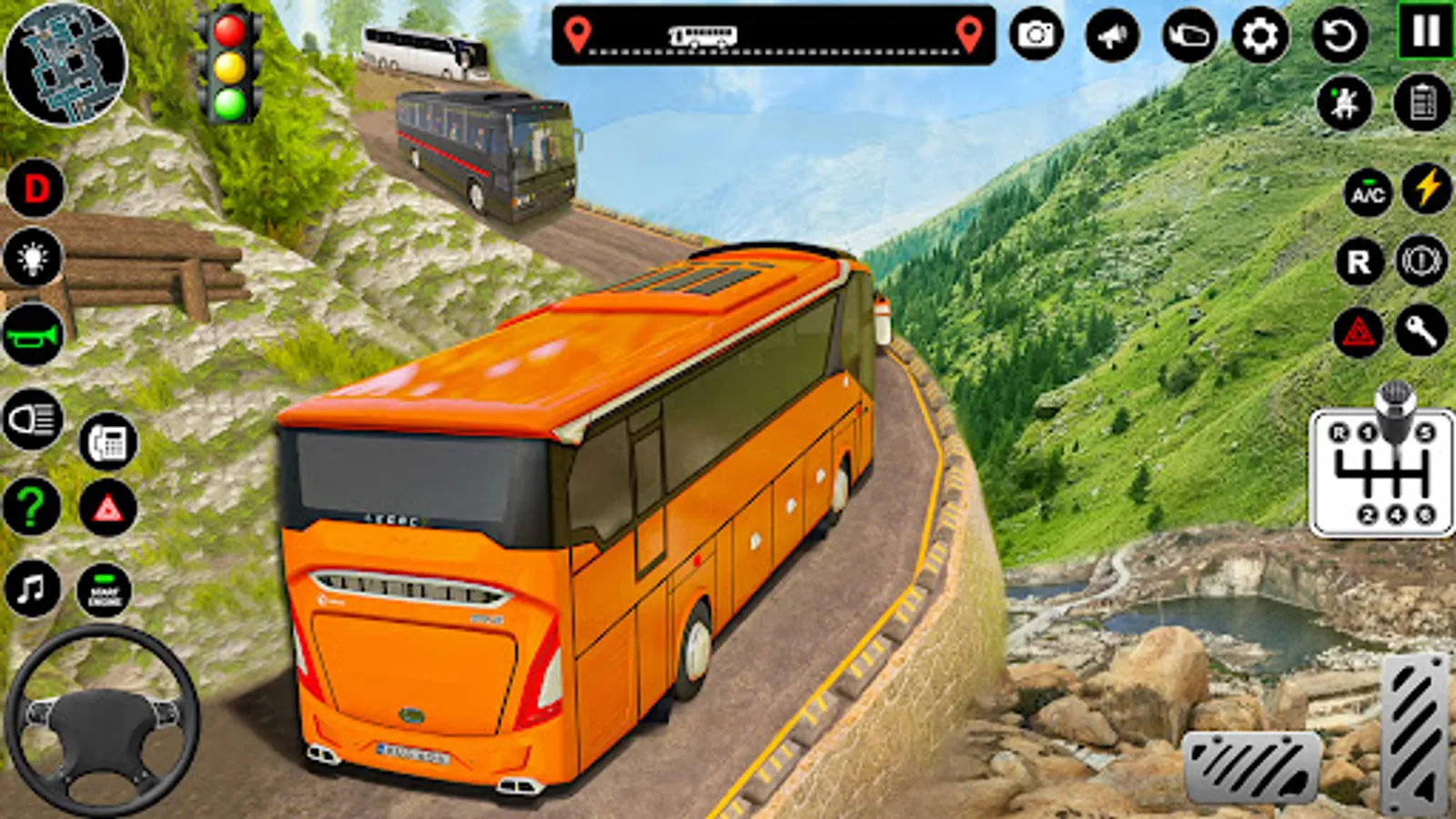This screenshot has width=1456, height=819.
Task: Honk the green horn button
Action: (x=34, y=335)
